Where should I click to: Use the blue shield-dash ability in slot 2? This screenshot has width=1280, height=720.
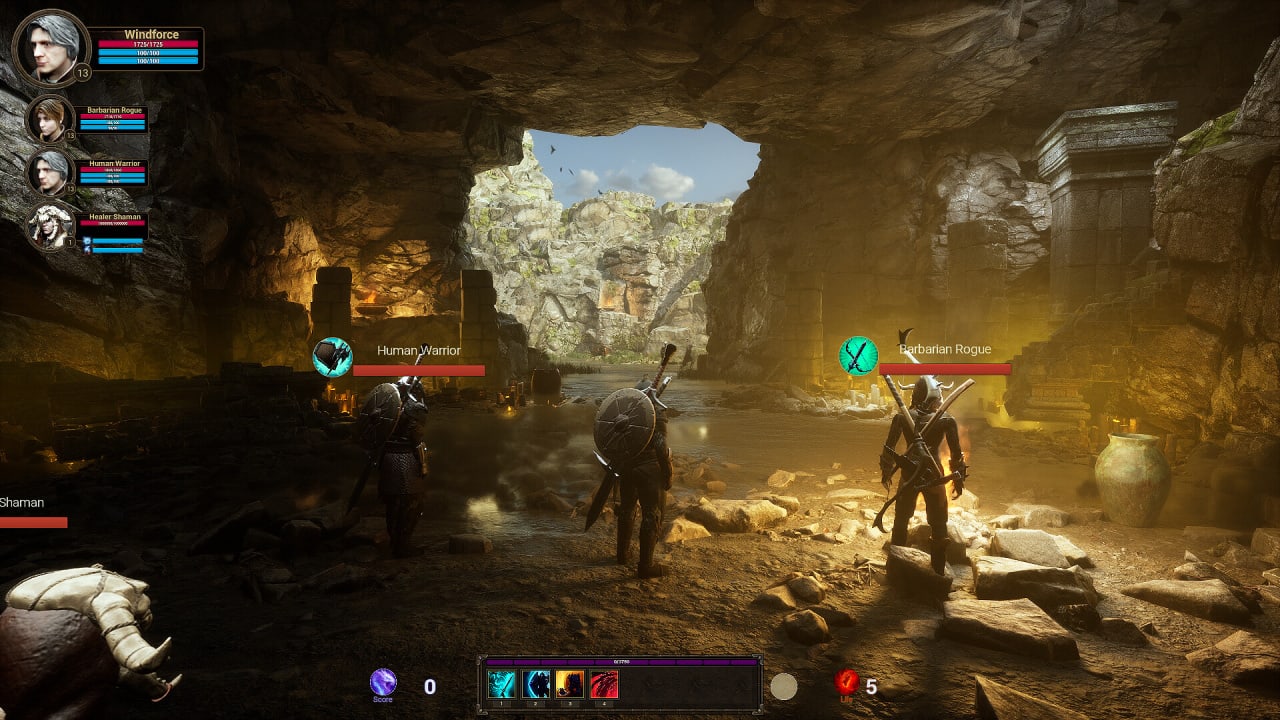tap(536, 684)
